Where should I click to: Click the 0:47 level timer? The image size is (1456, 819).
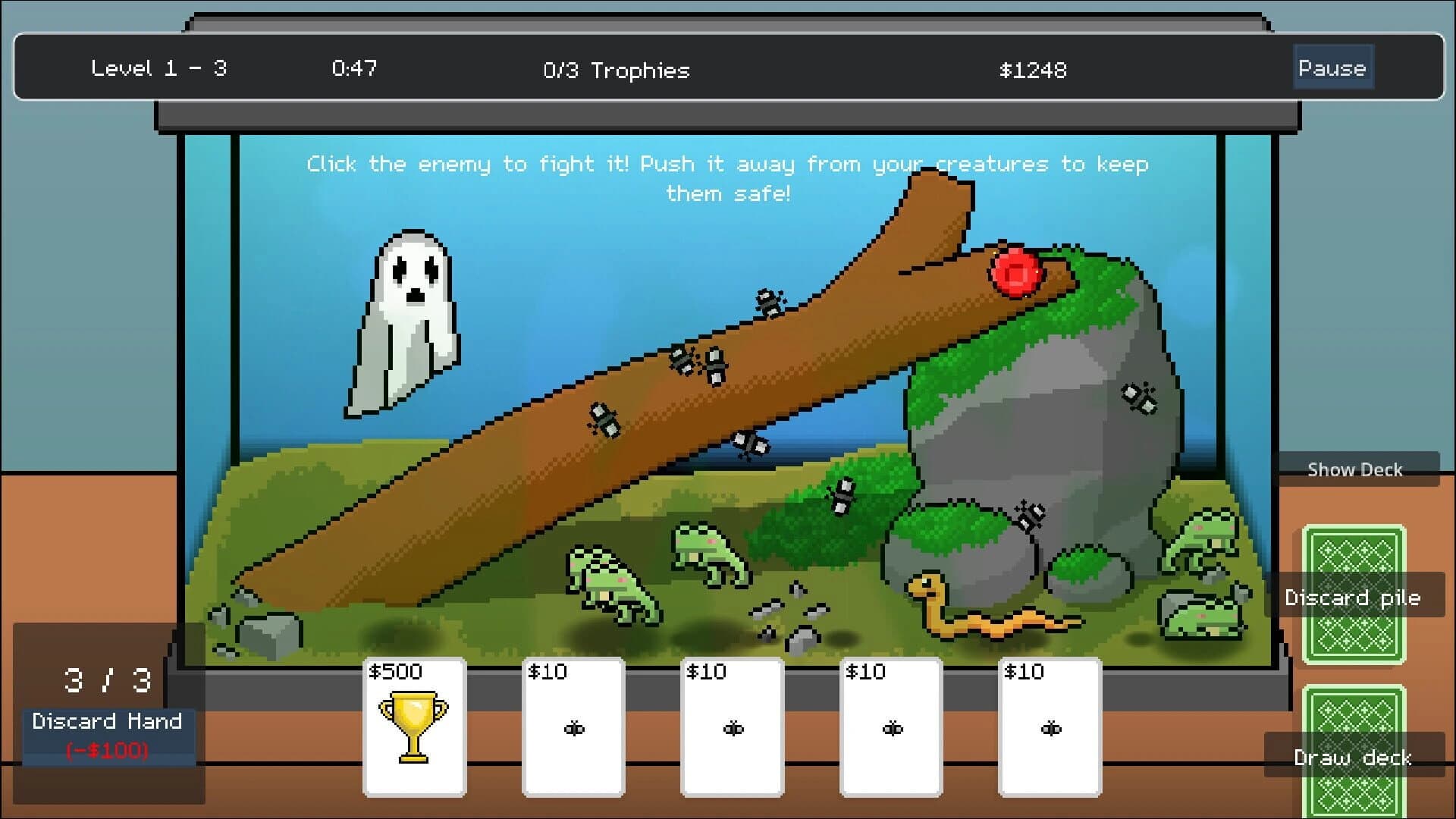tap(353, 68)
